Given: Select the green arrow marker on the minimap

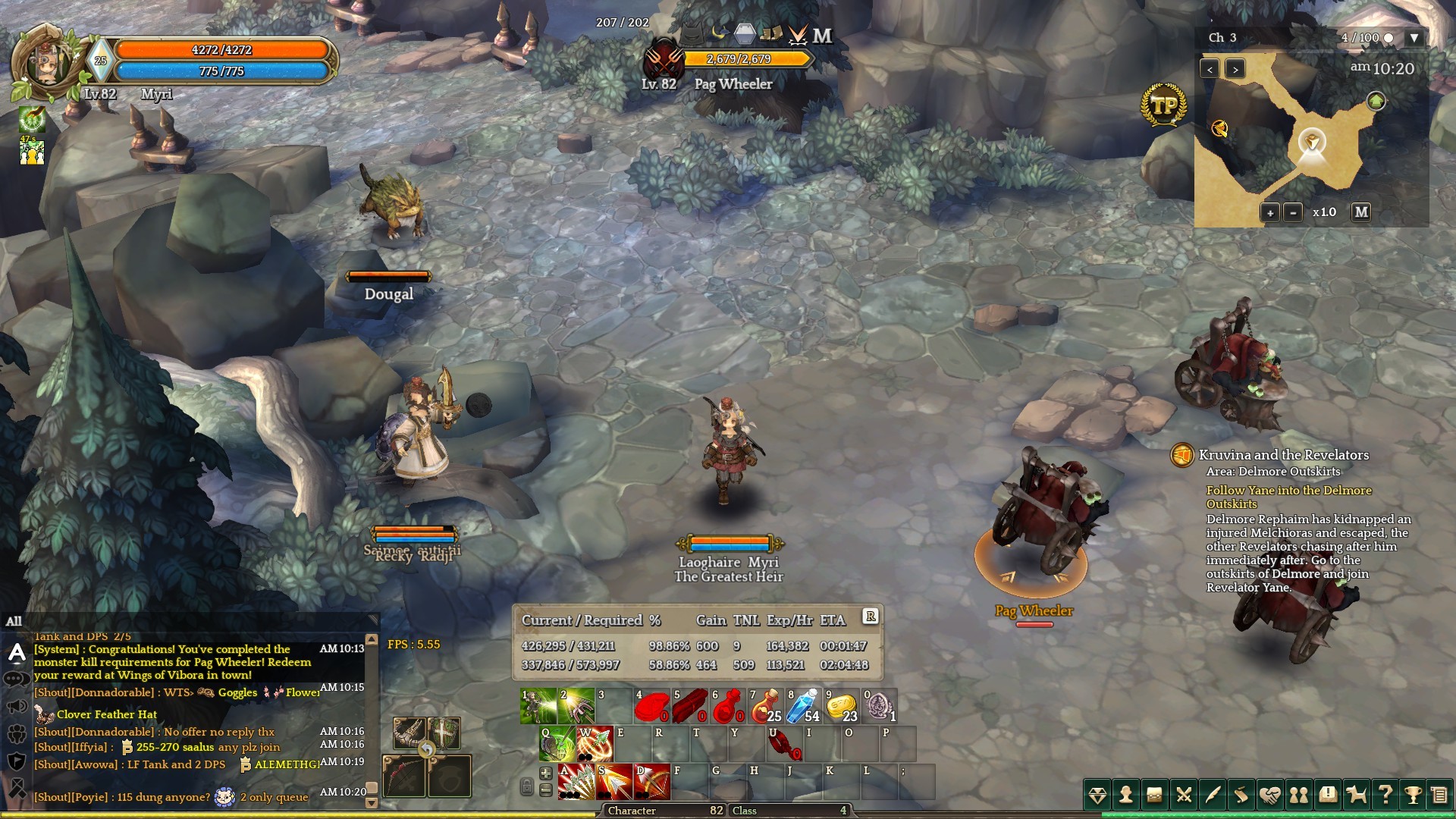Looking at the screenshot, I should pyautogui.click(x=1376, y=101).
